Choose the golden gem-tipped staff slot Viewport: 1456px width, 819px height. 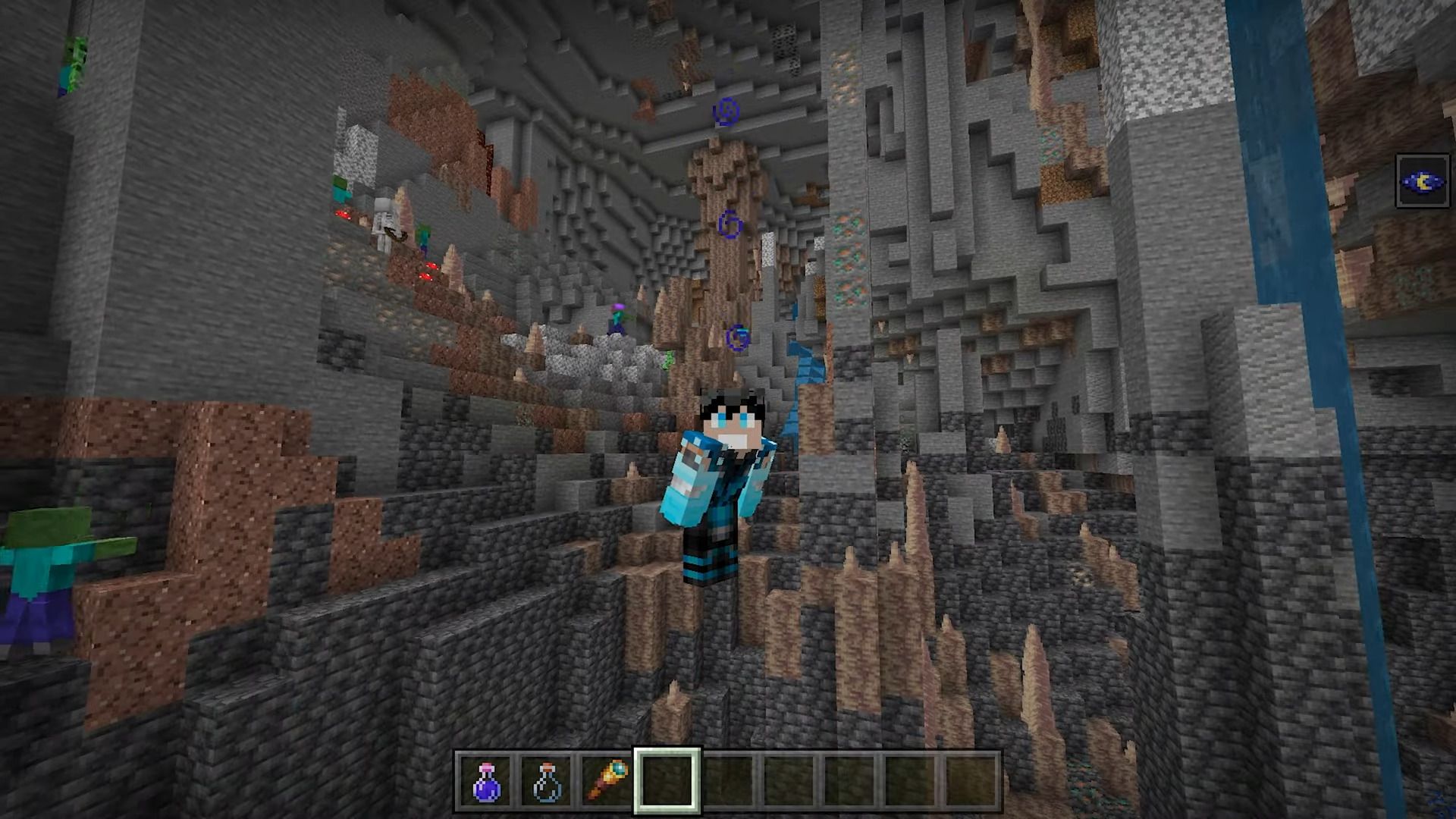(x=607, y=780)
